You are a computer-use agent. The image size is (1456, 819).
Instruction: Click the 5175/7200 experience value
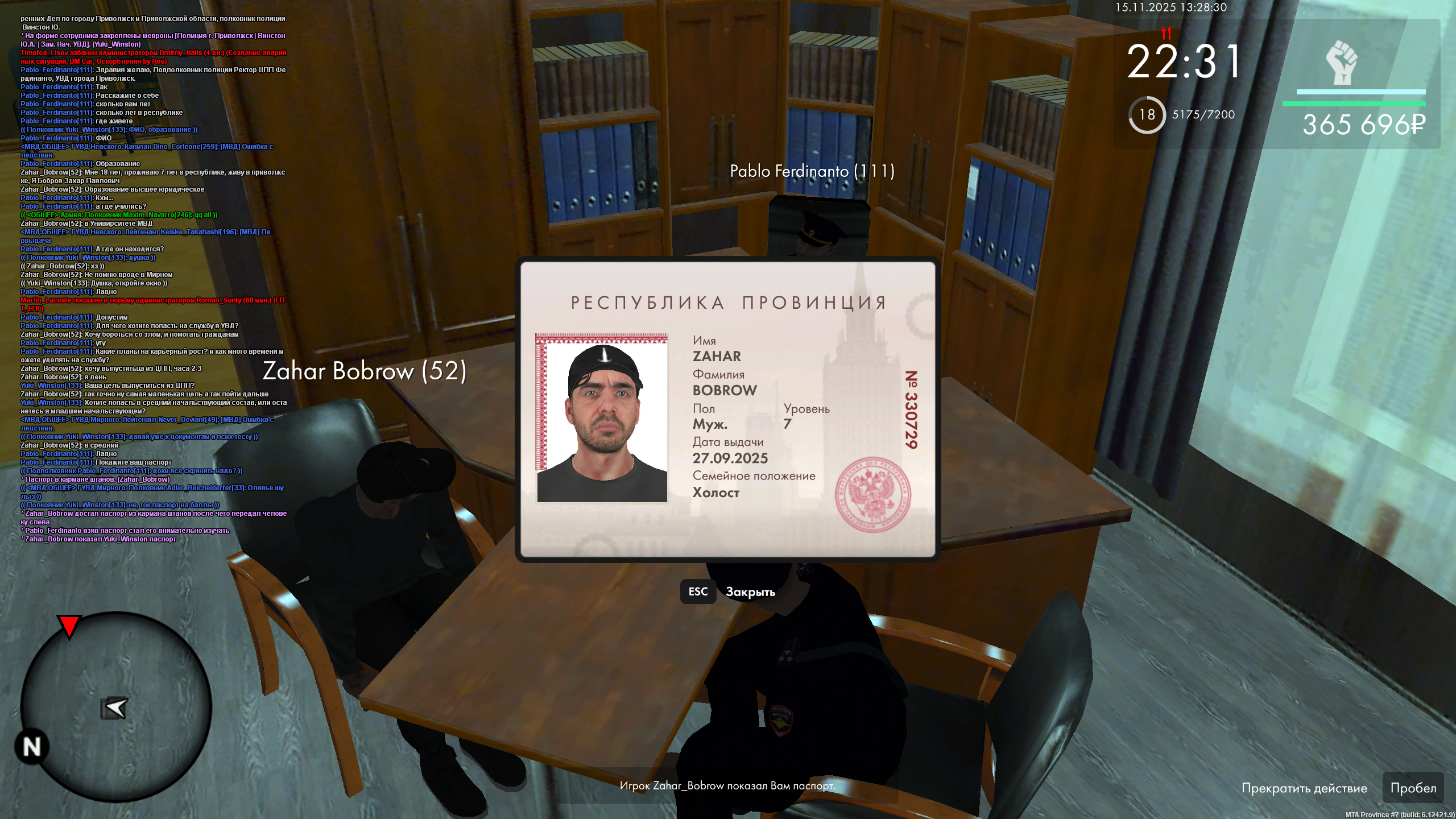click(x=1202, y=115)
